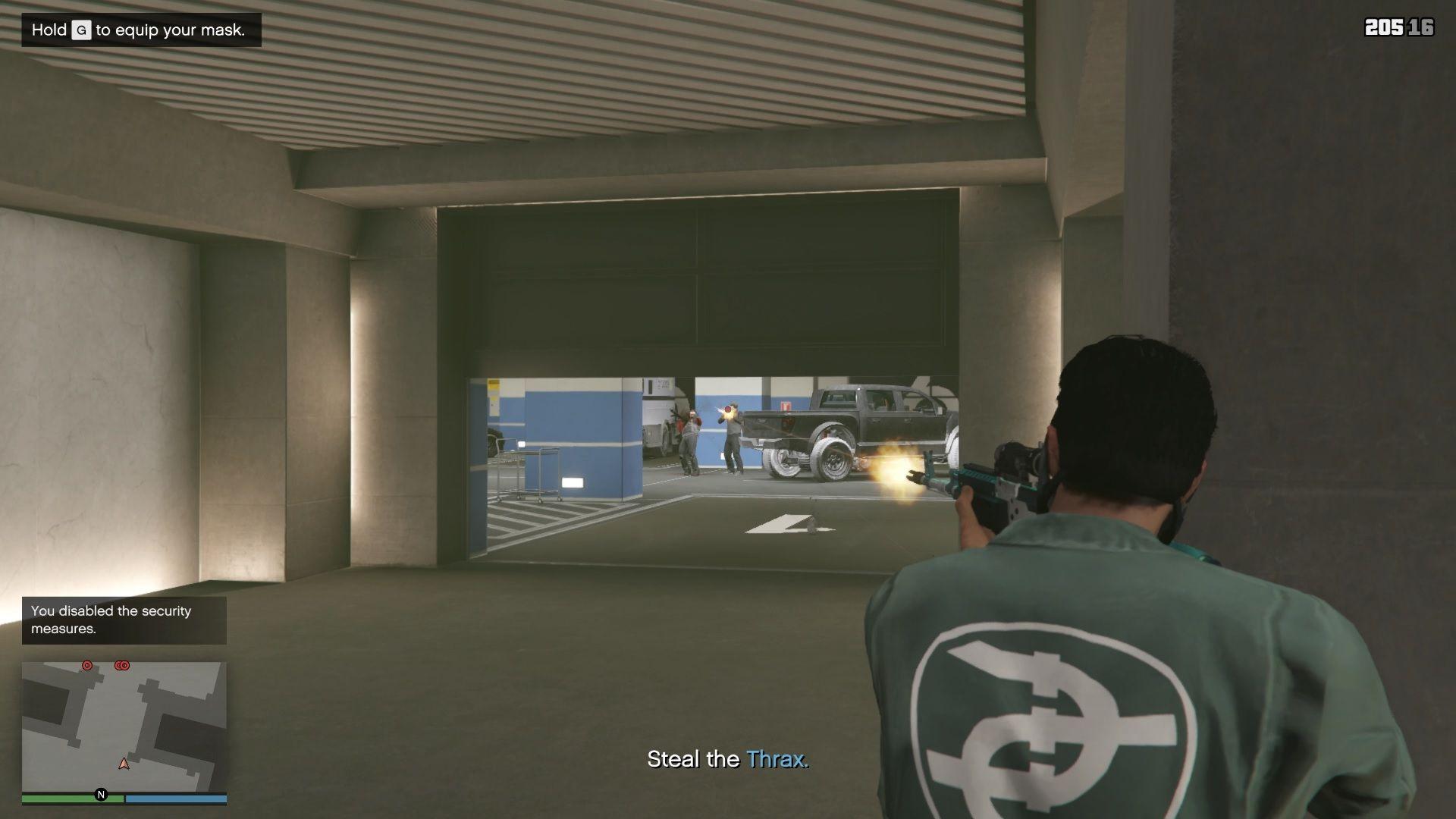Select the player arrow marker on the minimap
This screenshot has width=1456, height=819.
pyautogui.click(x=124, y=764)
